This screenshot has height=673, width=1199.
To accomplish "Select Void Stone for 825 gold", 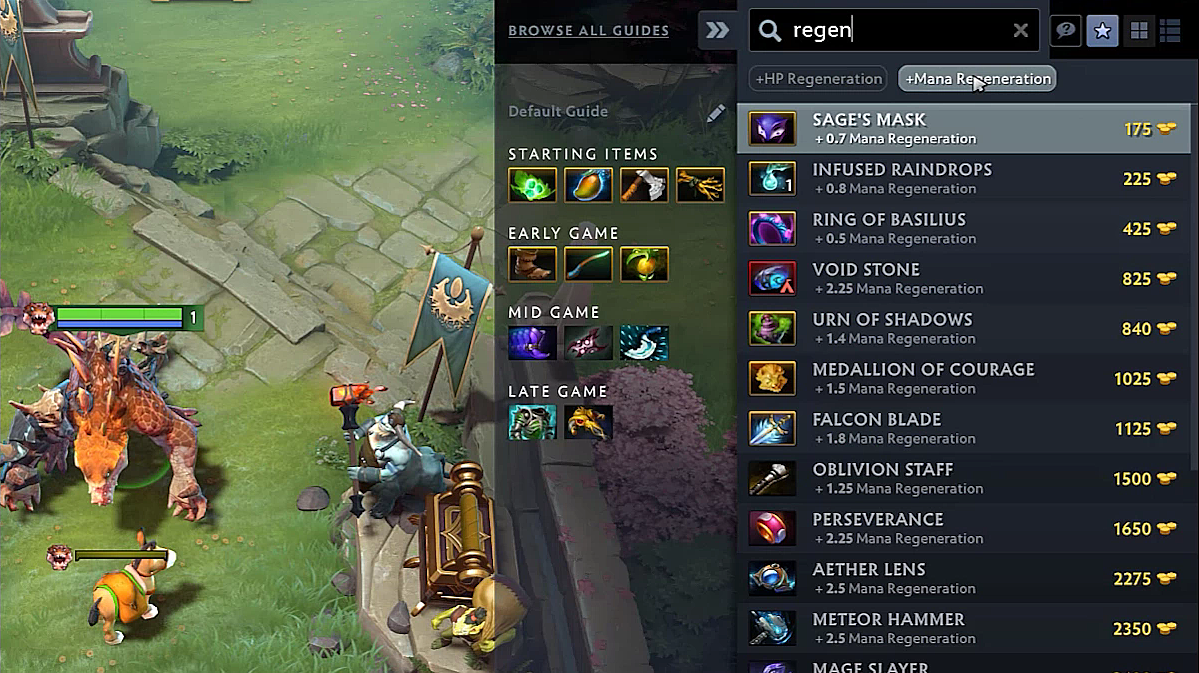I will click(963, 279).
